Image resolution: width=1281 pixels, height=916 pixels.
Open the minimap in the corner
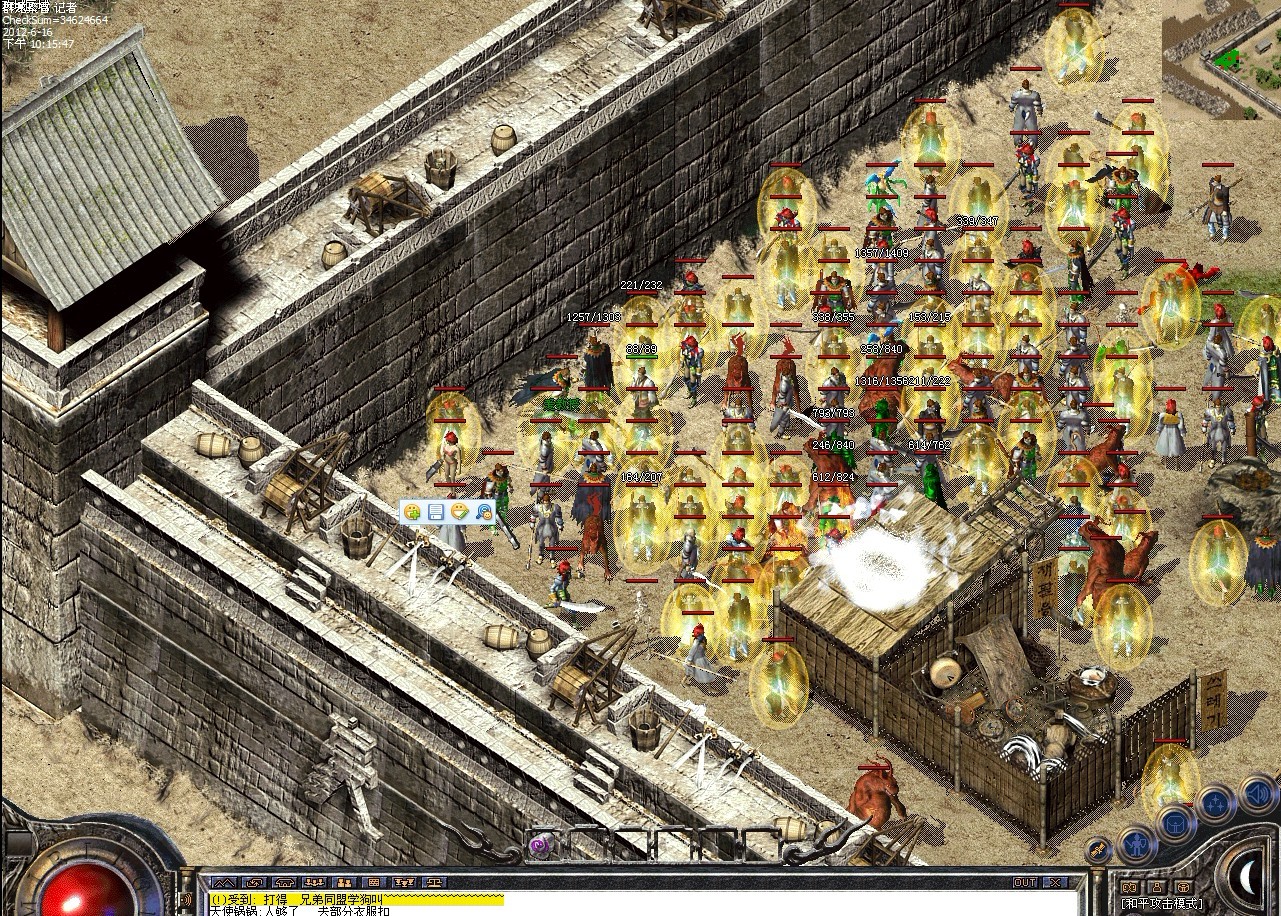[x=1221, y=60]
